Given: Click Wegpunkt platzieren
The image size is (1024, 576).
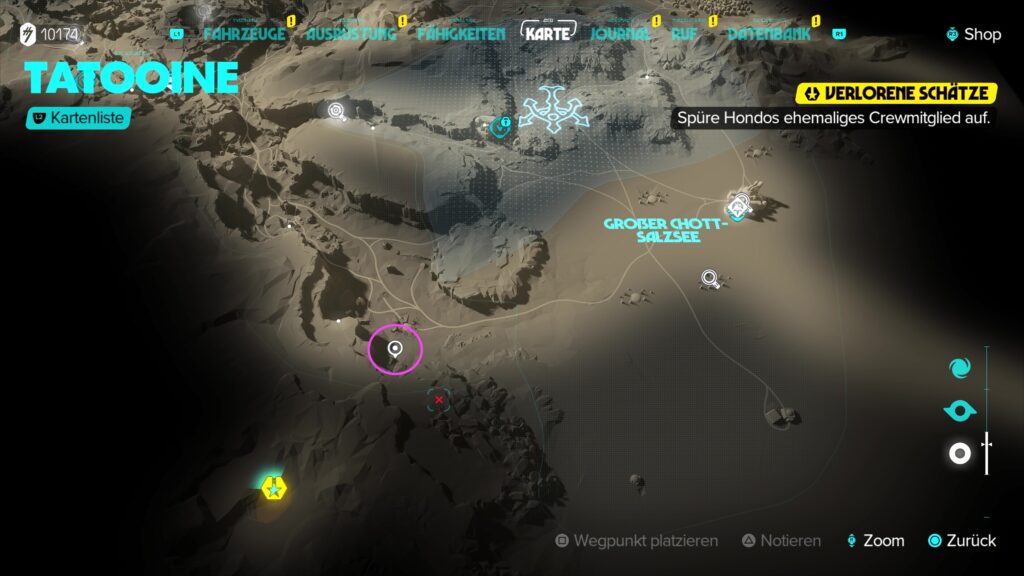Looking at the screenshot, I should click(636, 541).
